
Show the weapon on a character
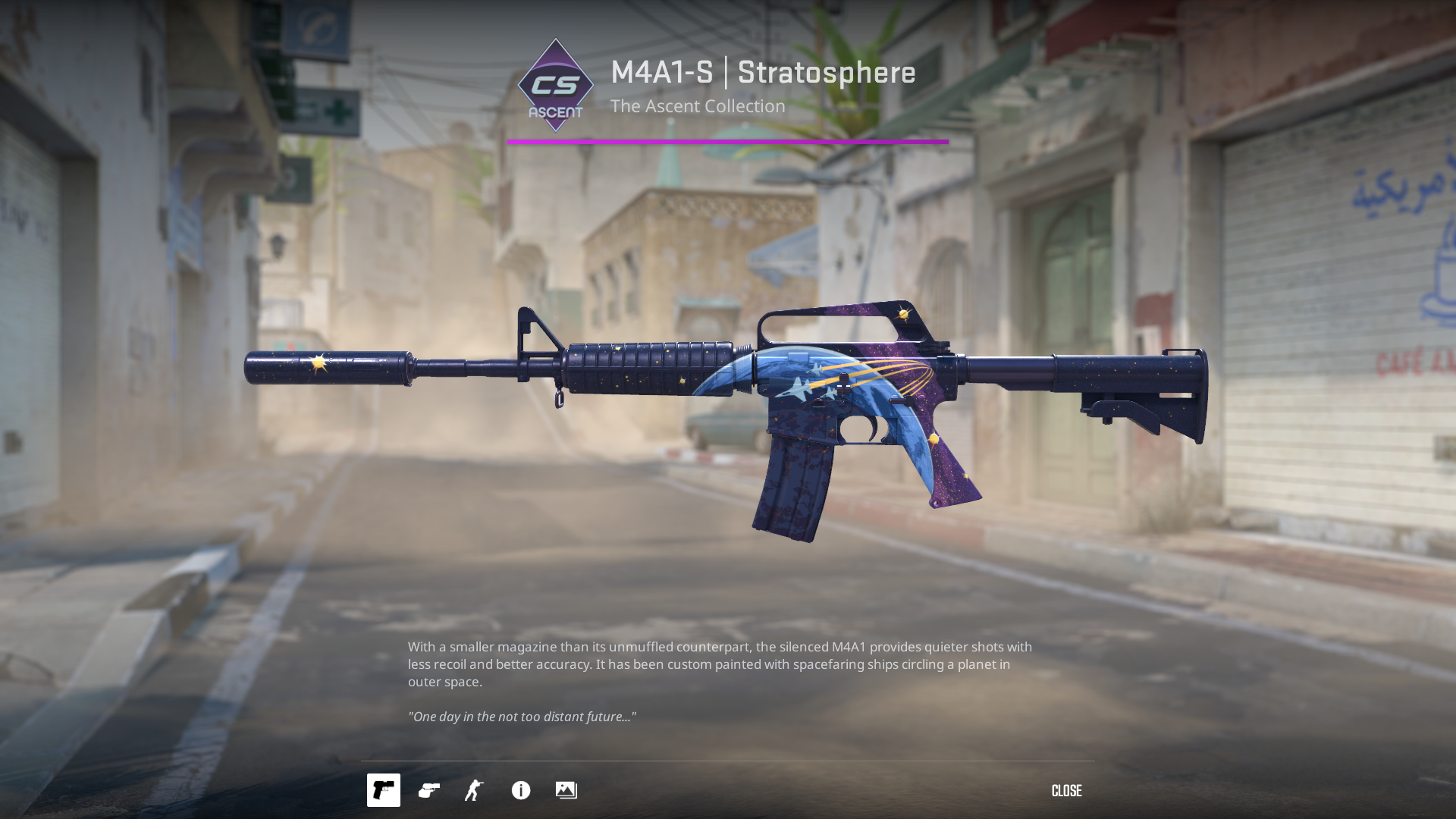tap(475, 790)
